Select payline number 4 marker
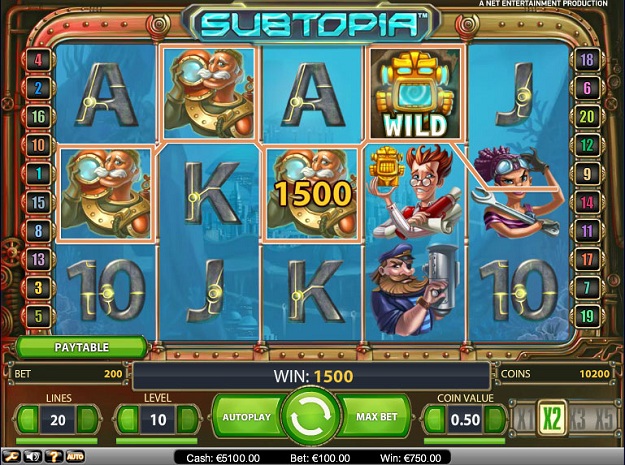 [x=40, y=60]
